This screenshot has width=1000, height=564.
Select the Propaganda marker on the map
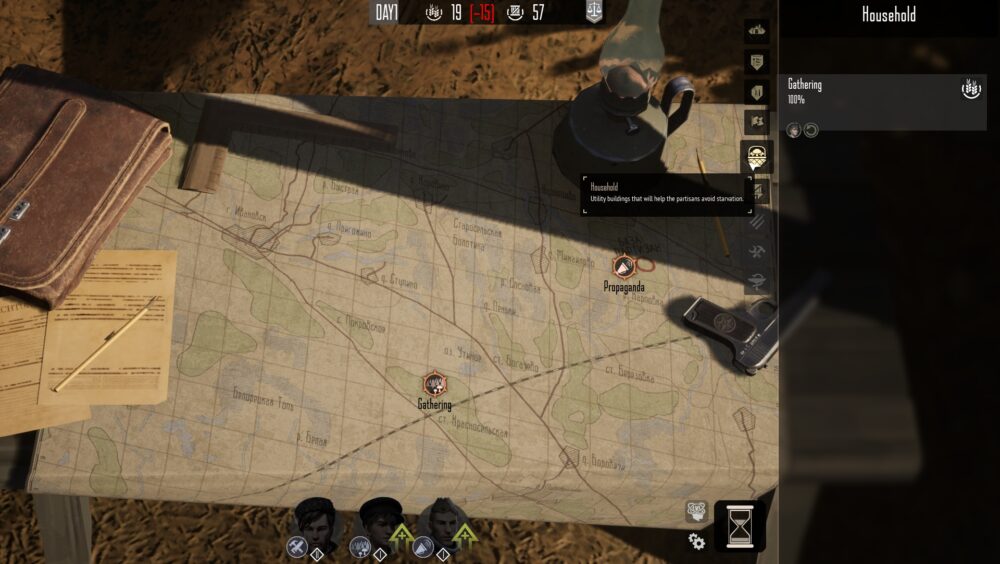[x=623, y=266]
